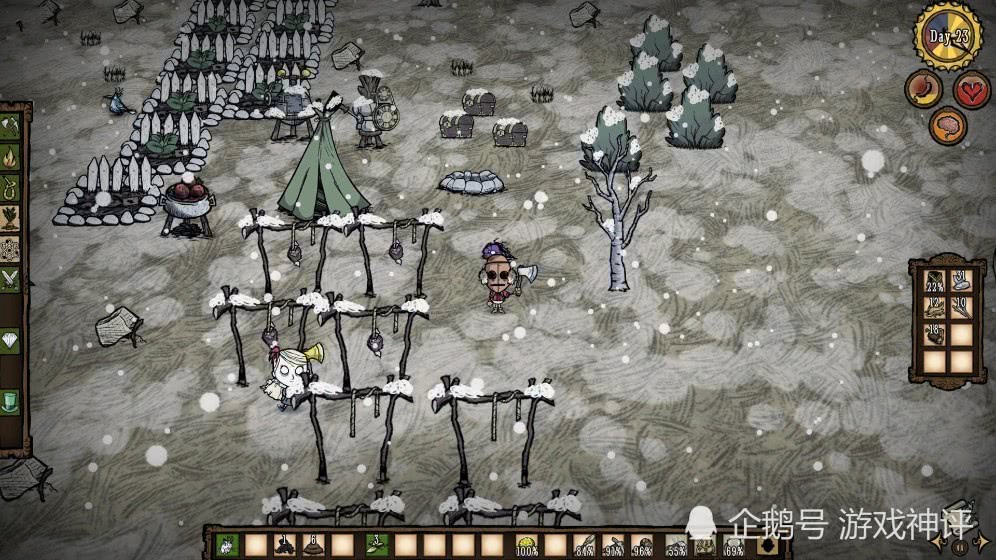Pause the game with the pause button
Screen dimensions: 996x560
pos(961,547)
